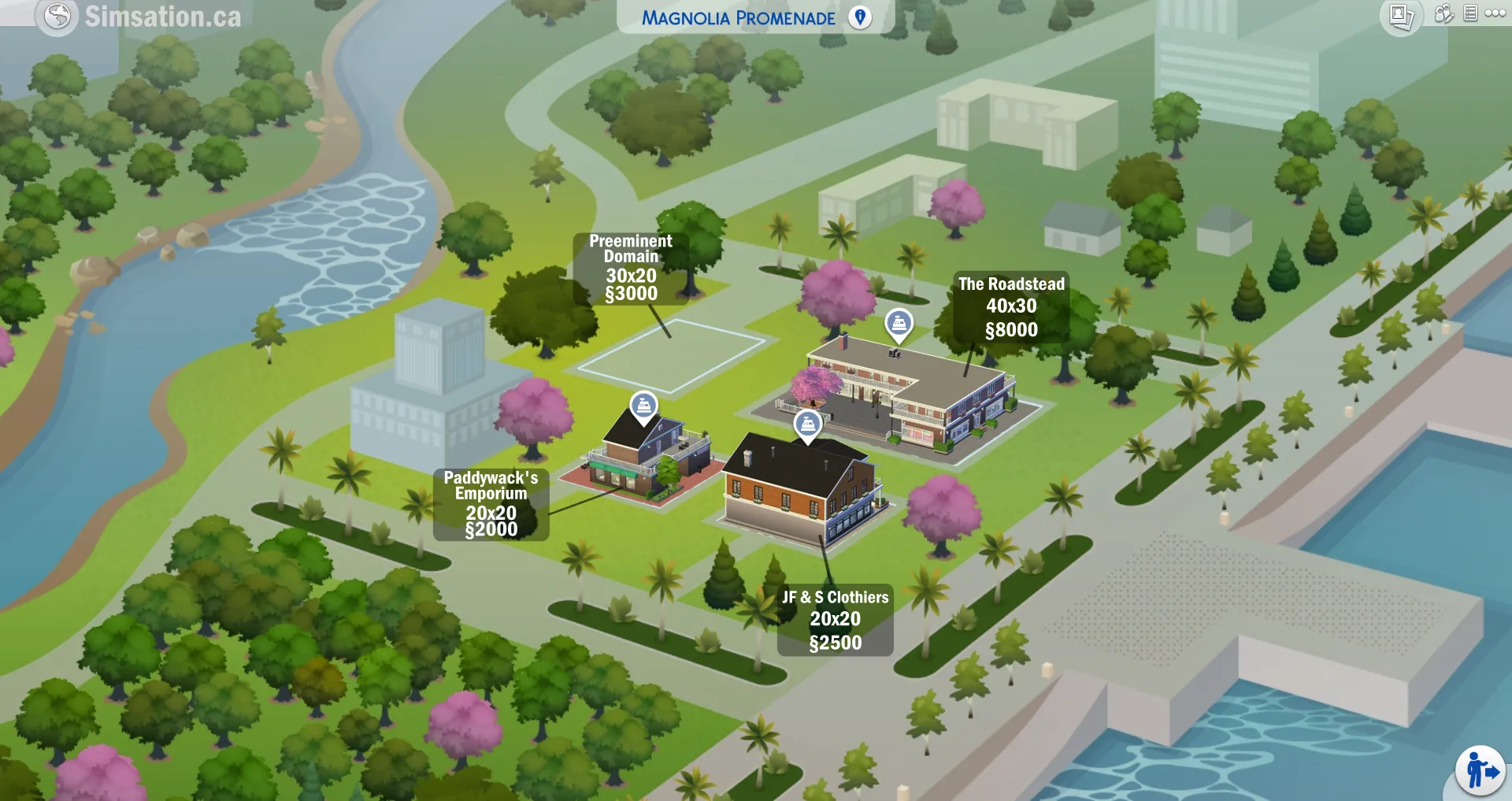Open the more options ellipsis icon

tap(1495, 13)
